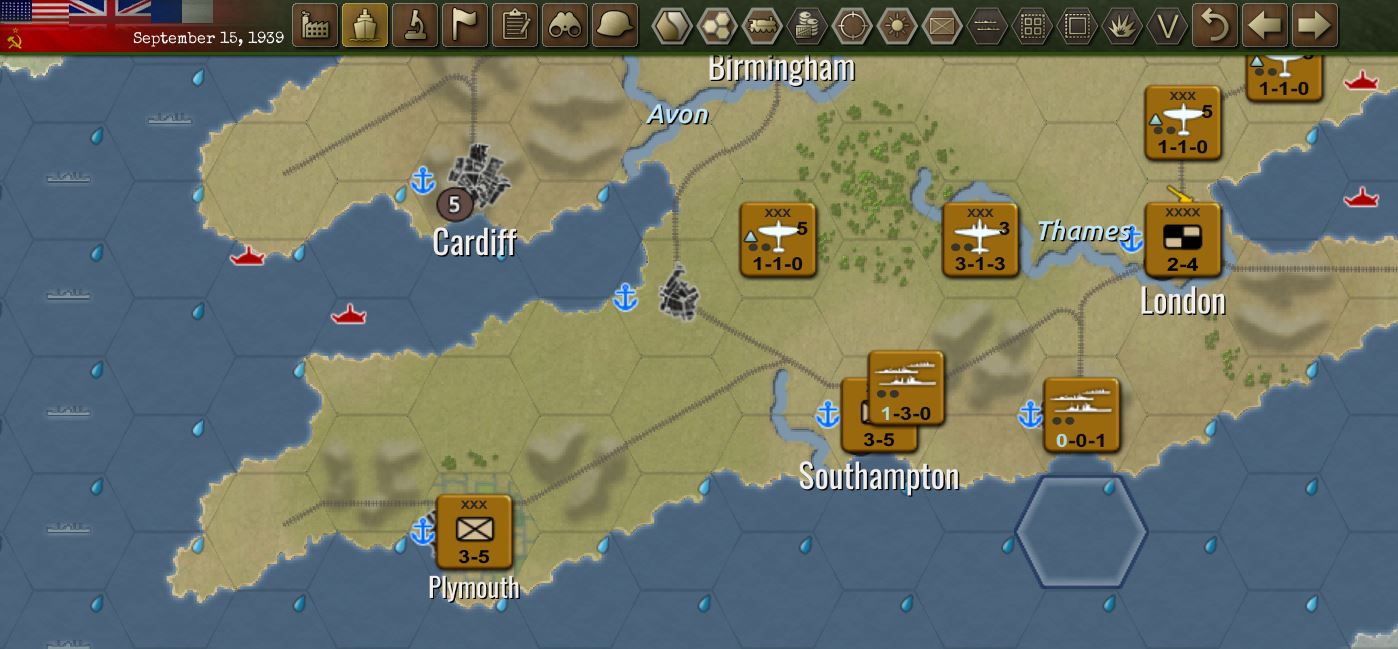Toggle the infantry unit symbol overlay
This screenshot has width=1398, height=649.
click(942, 26)
